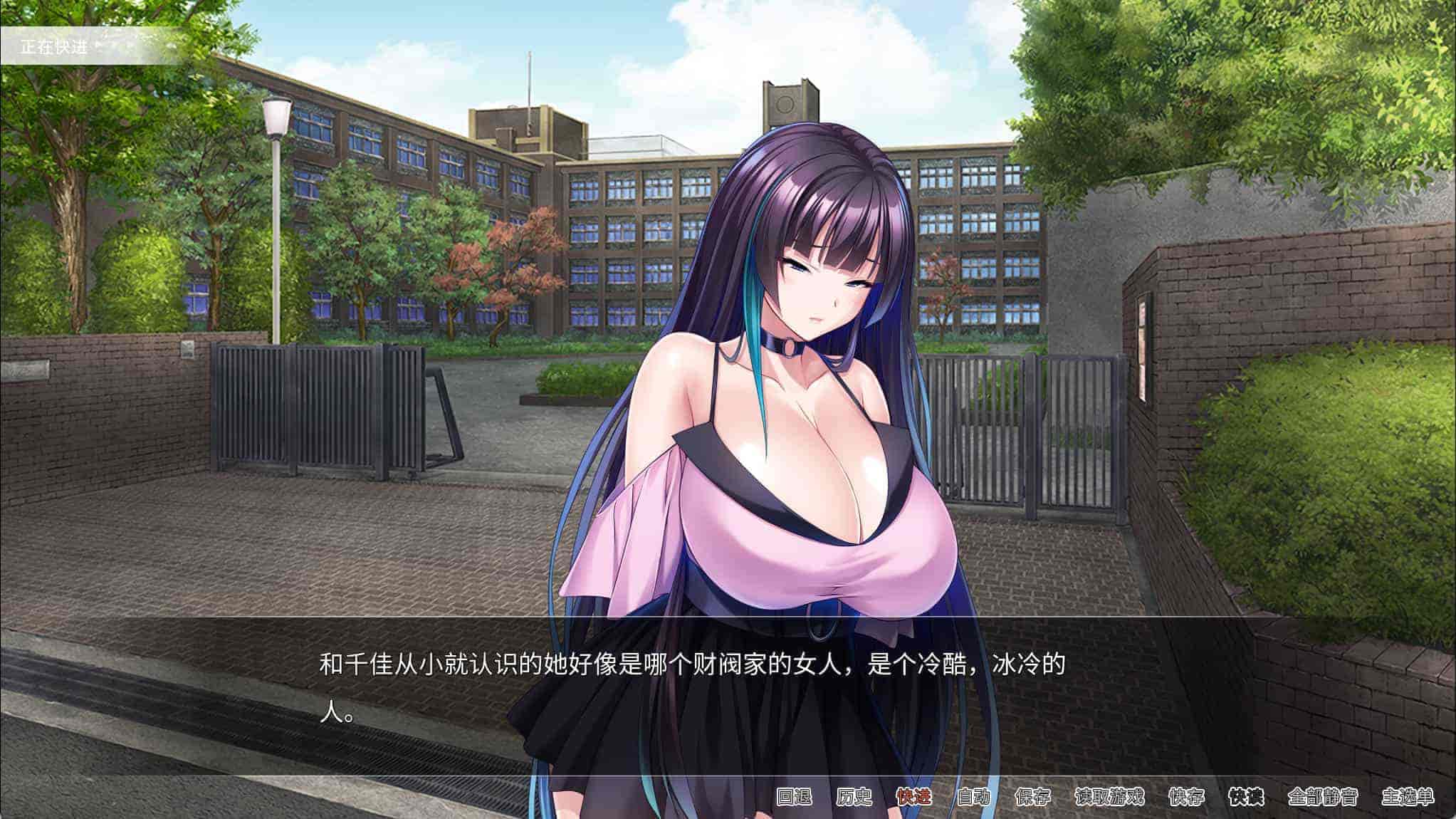Return to 主选单 (main menu)
This screenshot has width=1456, height=819.
(x=1408, y=796)
